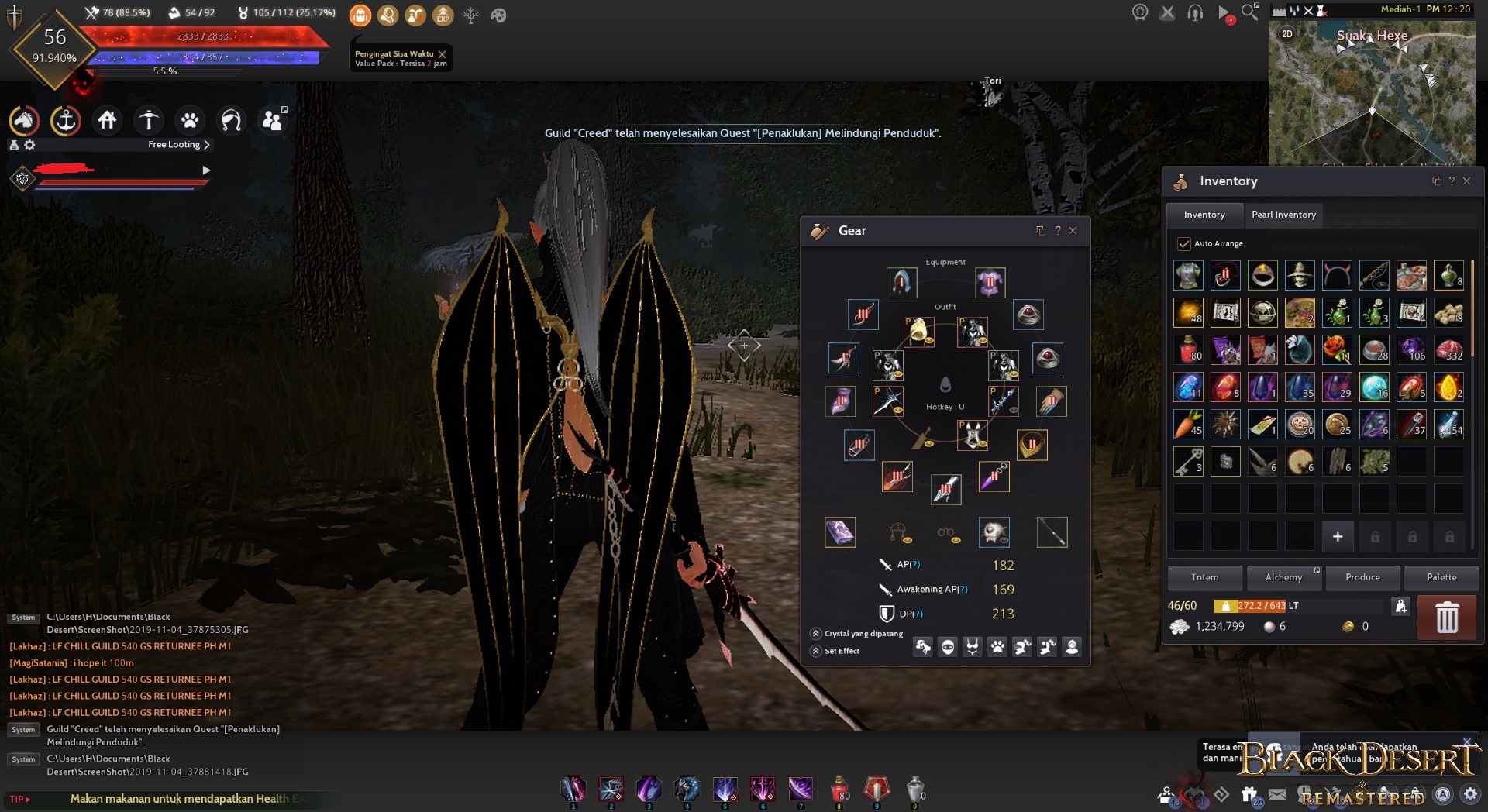Dismiss the Pengingat Sisa Waktu notification

(x=442, y=55)
